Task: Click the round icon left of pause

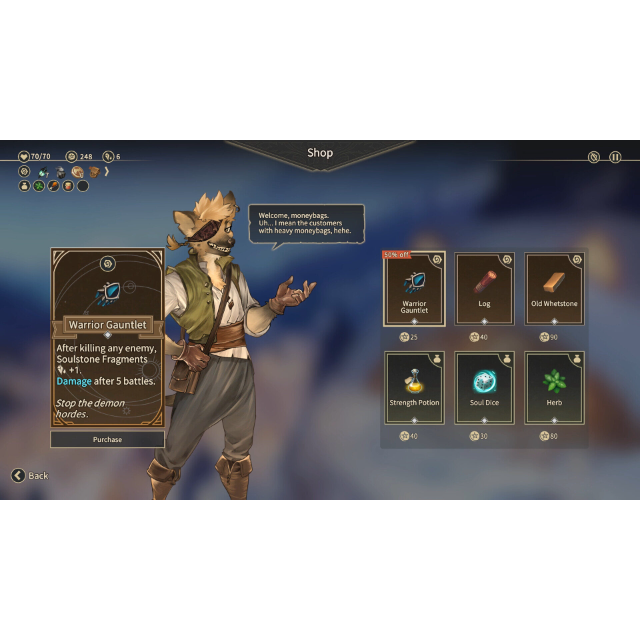Action: [x=594, y=157]
